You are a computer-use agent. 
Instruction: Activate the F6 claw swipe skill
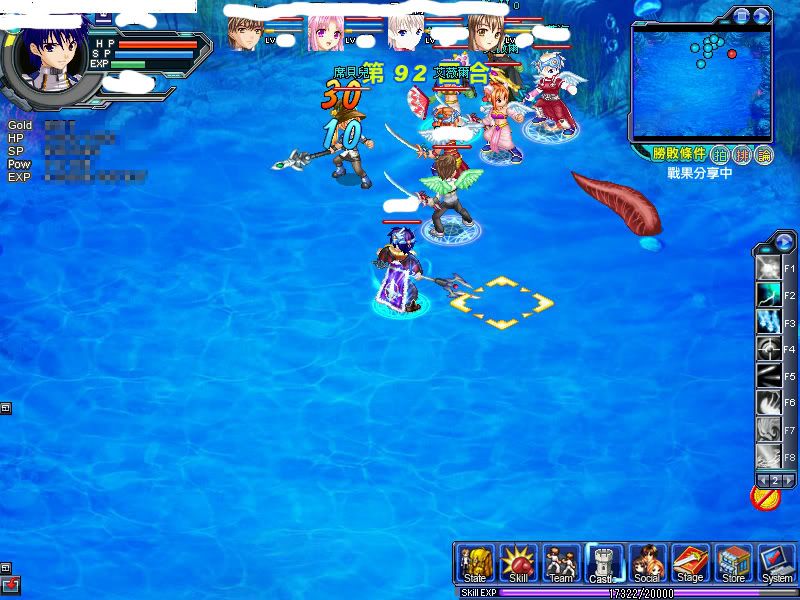769,404
